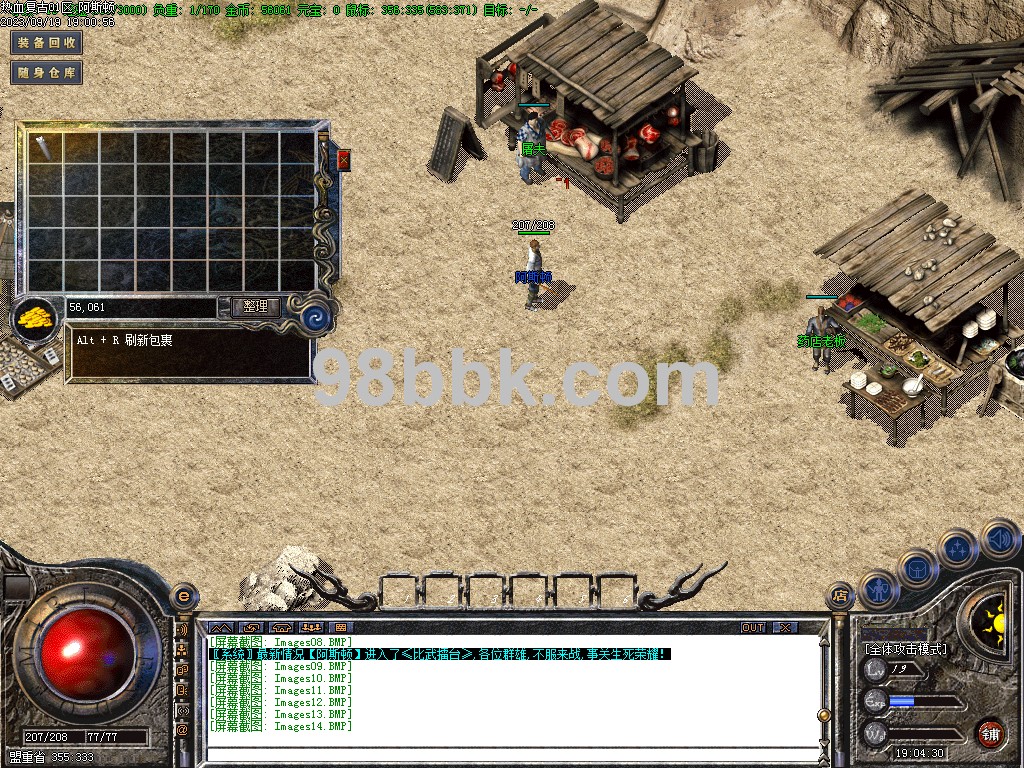Open the bag icon in the HUD arc
1024x768 pixels.
[917, 570]
